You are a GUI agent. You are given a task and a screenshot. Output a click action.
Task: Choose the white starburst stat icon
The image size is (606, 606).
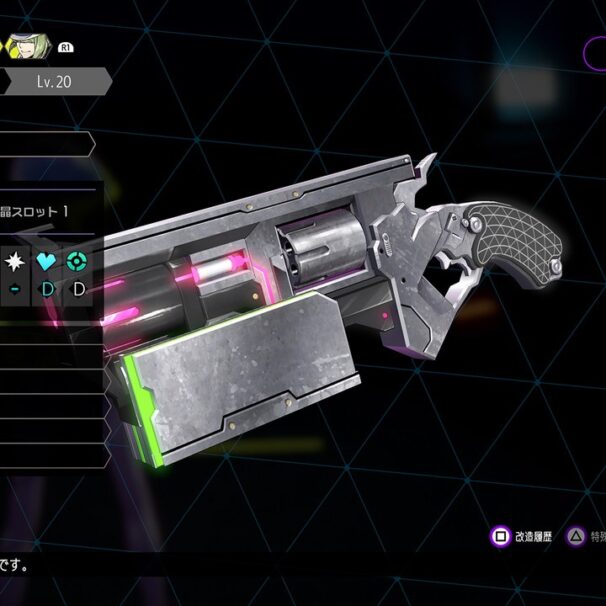coord(15,261)
